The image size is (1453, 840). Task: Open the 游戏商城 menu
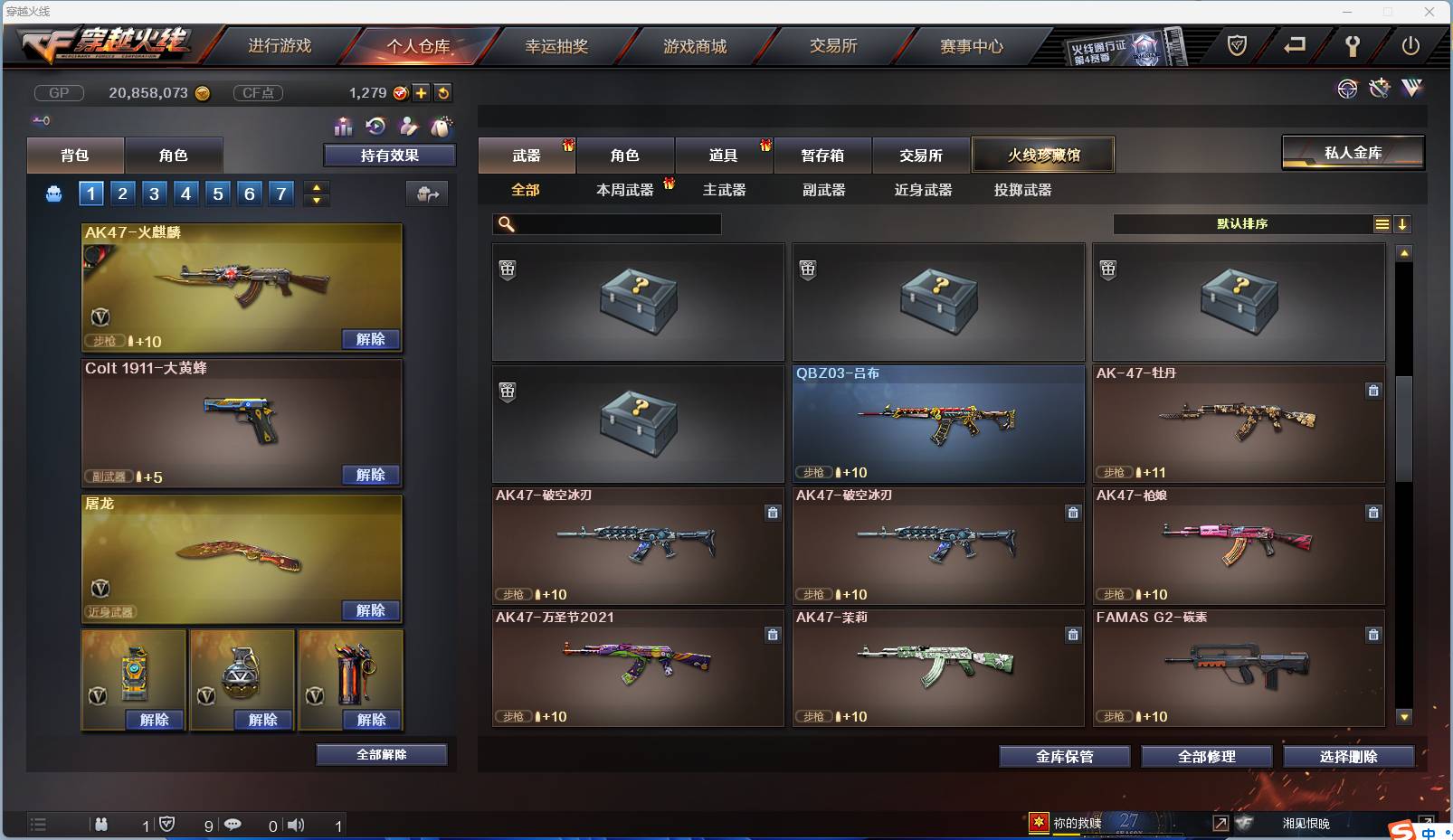[x=697, y=46]
